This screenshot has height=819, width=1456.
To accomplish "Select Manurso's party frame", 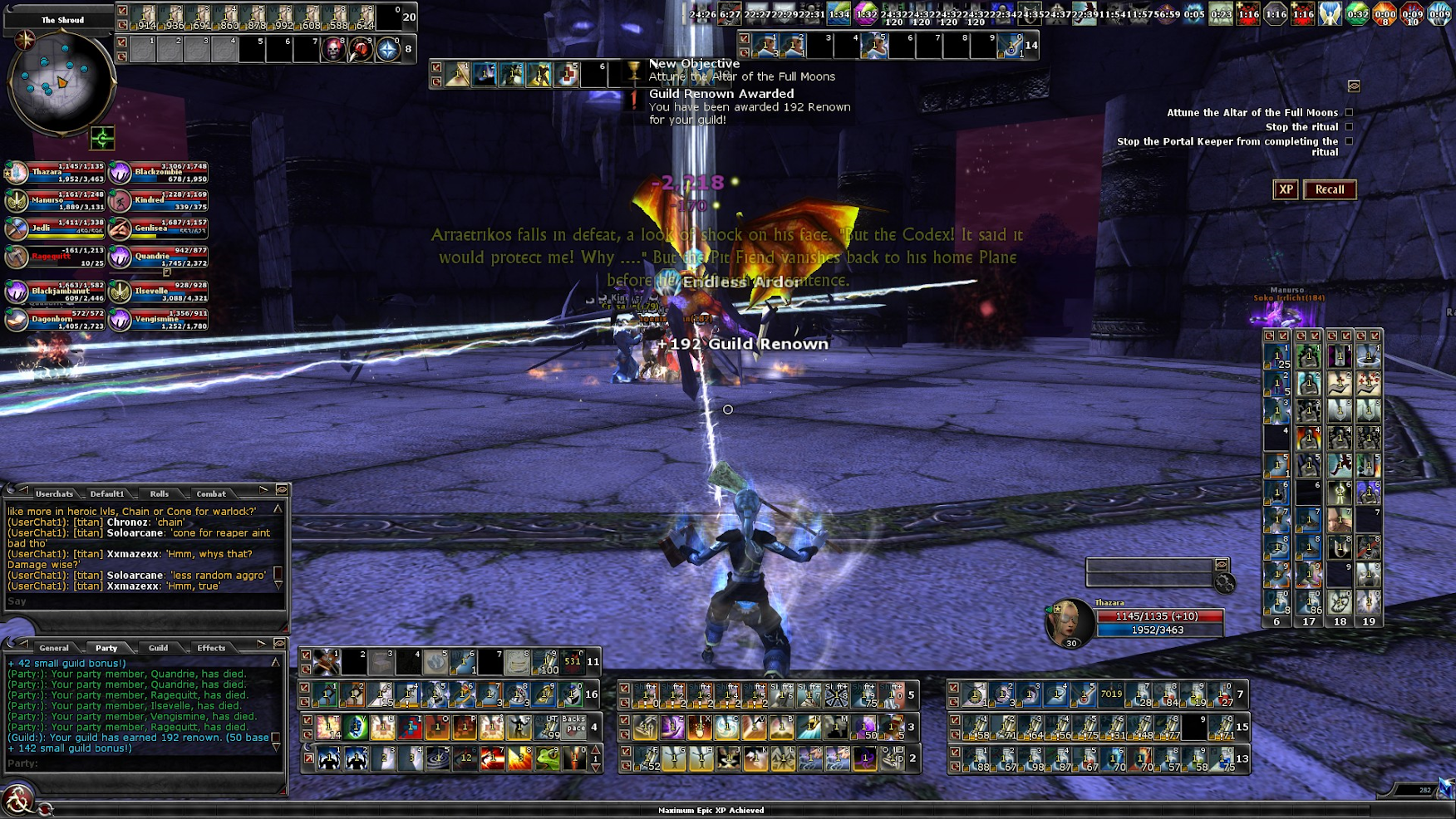I will (56, 200).
